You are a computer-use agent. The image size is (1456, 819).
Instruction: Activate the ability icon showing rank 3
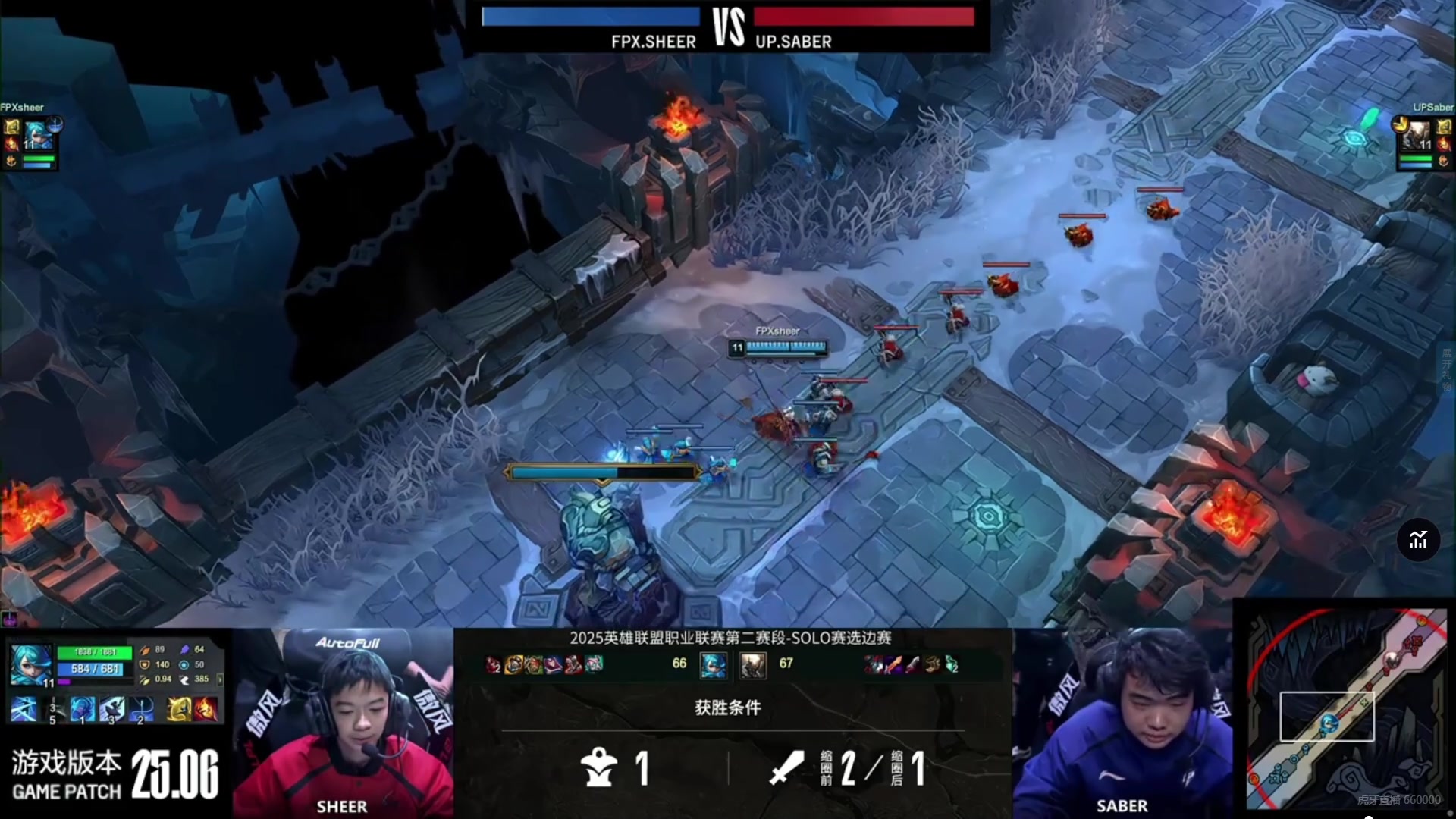(x=111, y=709)
